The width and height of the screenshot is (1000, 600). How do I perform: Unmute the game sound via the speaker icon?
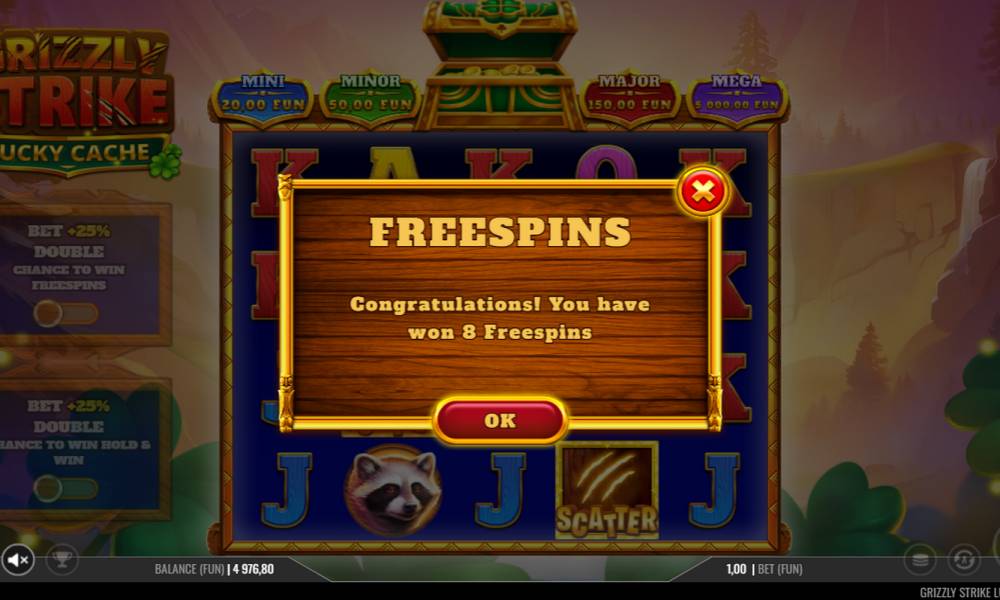[x=16, y=559]
